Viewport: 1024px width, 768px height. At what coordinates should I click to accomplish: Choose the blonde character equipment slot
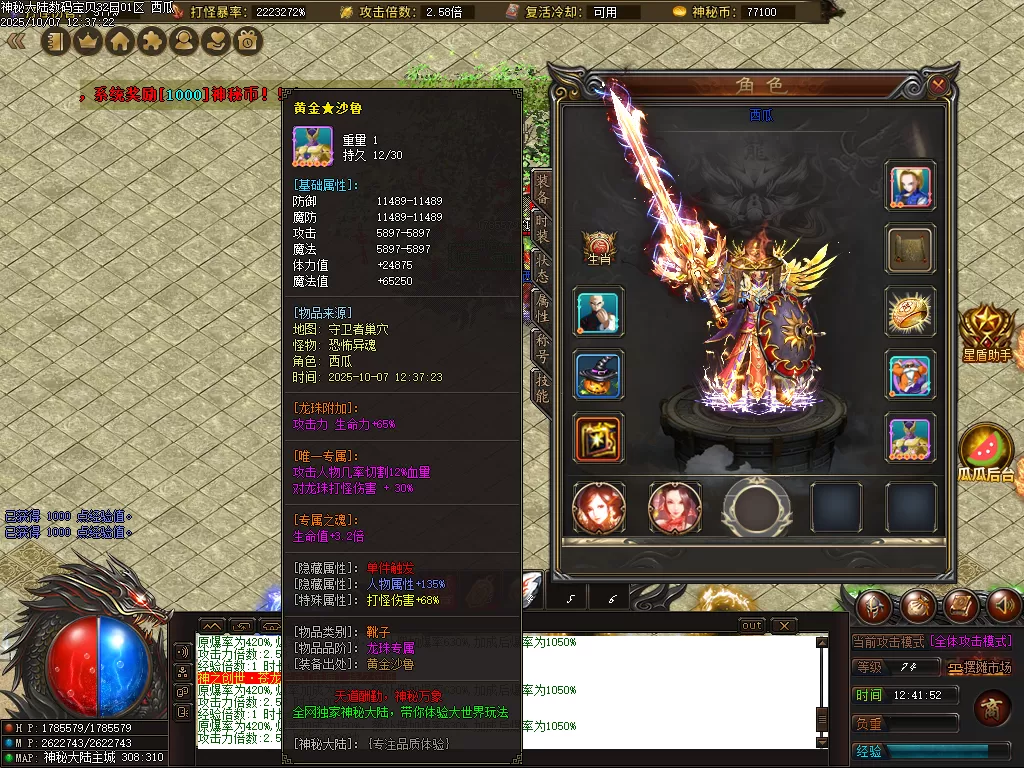(x=911, y=186)
